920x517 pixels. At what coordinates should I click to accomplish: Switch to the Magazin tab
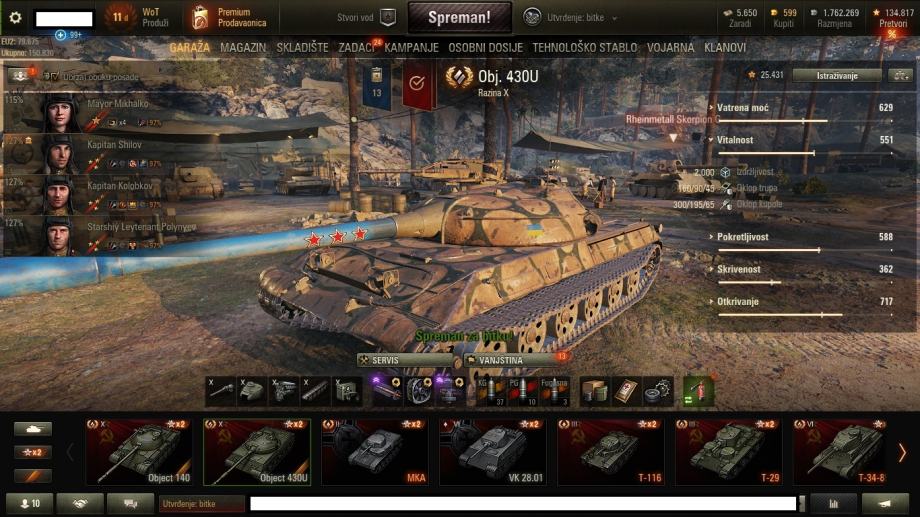click(x=243, y=47)
